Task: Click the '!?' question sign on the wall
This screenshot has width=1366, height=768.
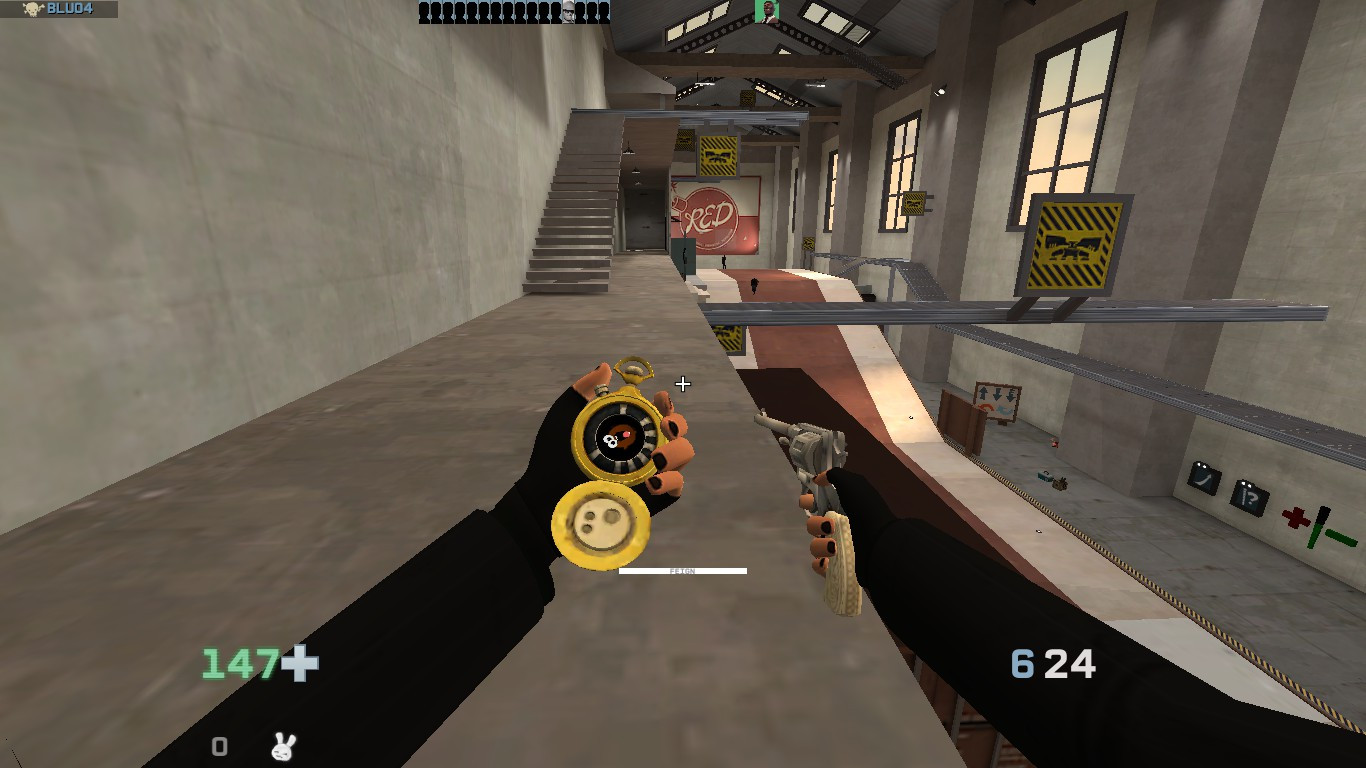Action: pos(1250,497)
